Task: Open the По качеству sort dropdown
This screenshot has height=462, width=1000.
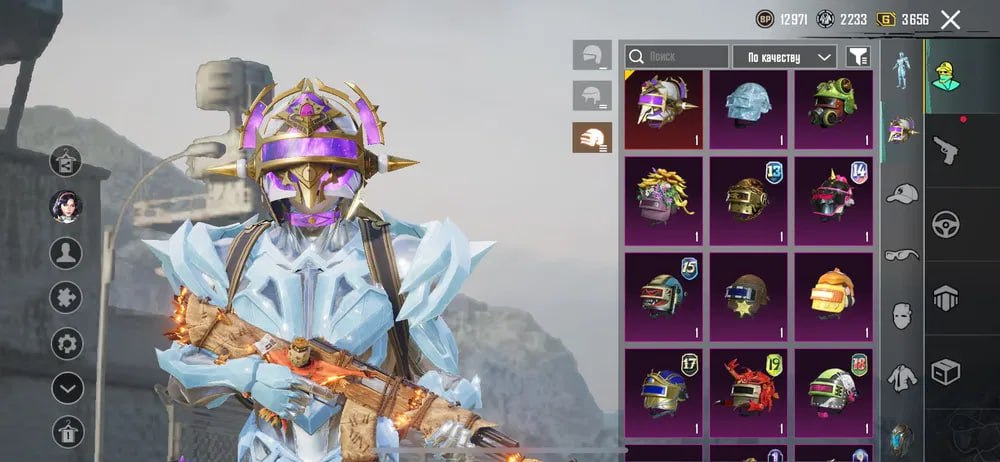Action: pos(784,57)
